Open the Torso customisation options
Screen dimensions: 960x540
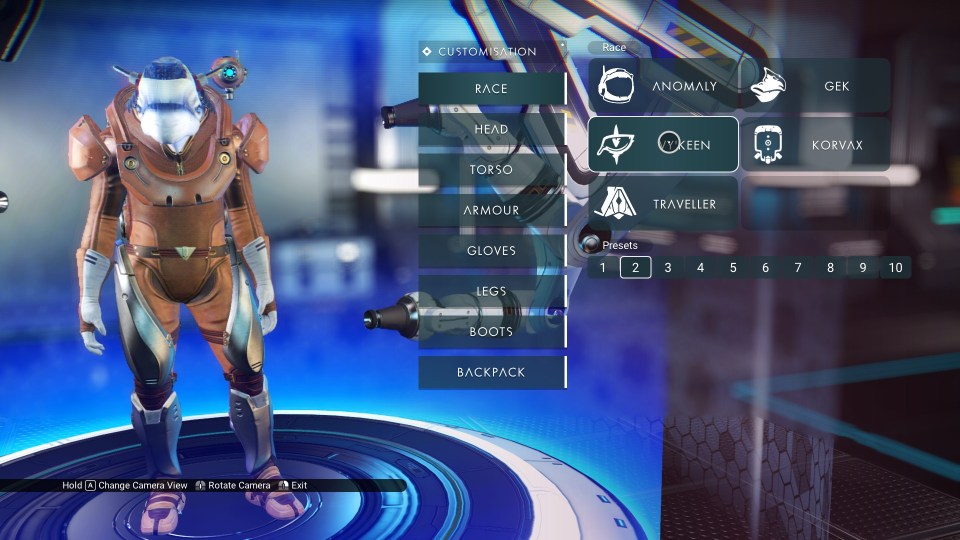pyautogui.click(x=492, y=169)
